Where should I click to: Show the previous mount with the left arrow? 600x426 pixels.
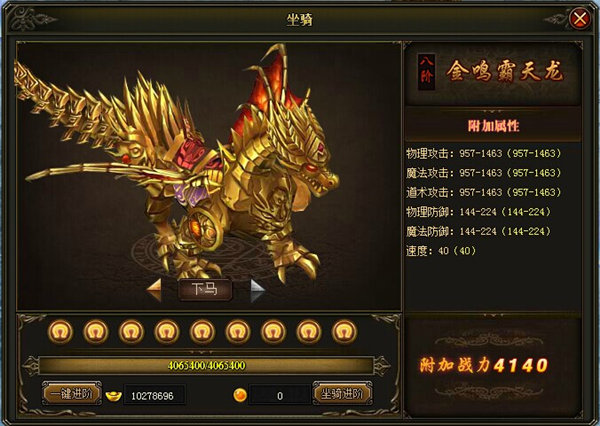coord(155,290)
